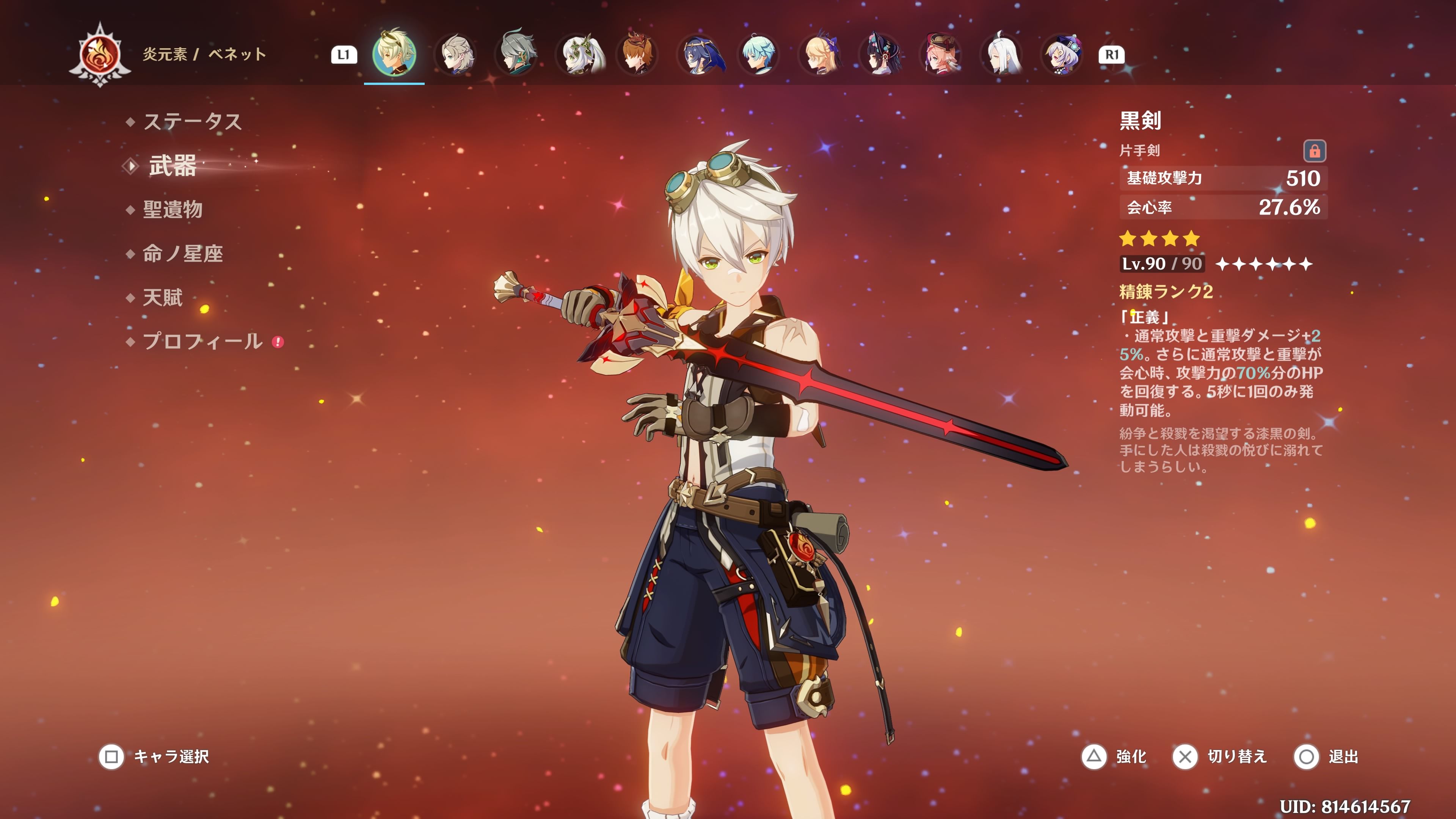Switch to Fischl's portrait
Image resolution: width=1456 pixels, height=819 pixels.
click(x=819, y=55)
